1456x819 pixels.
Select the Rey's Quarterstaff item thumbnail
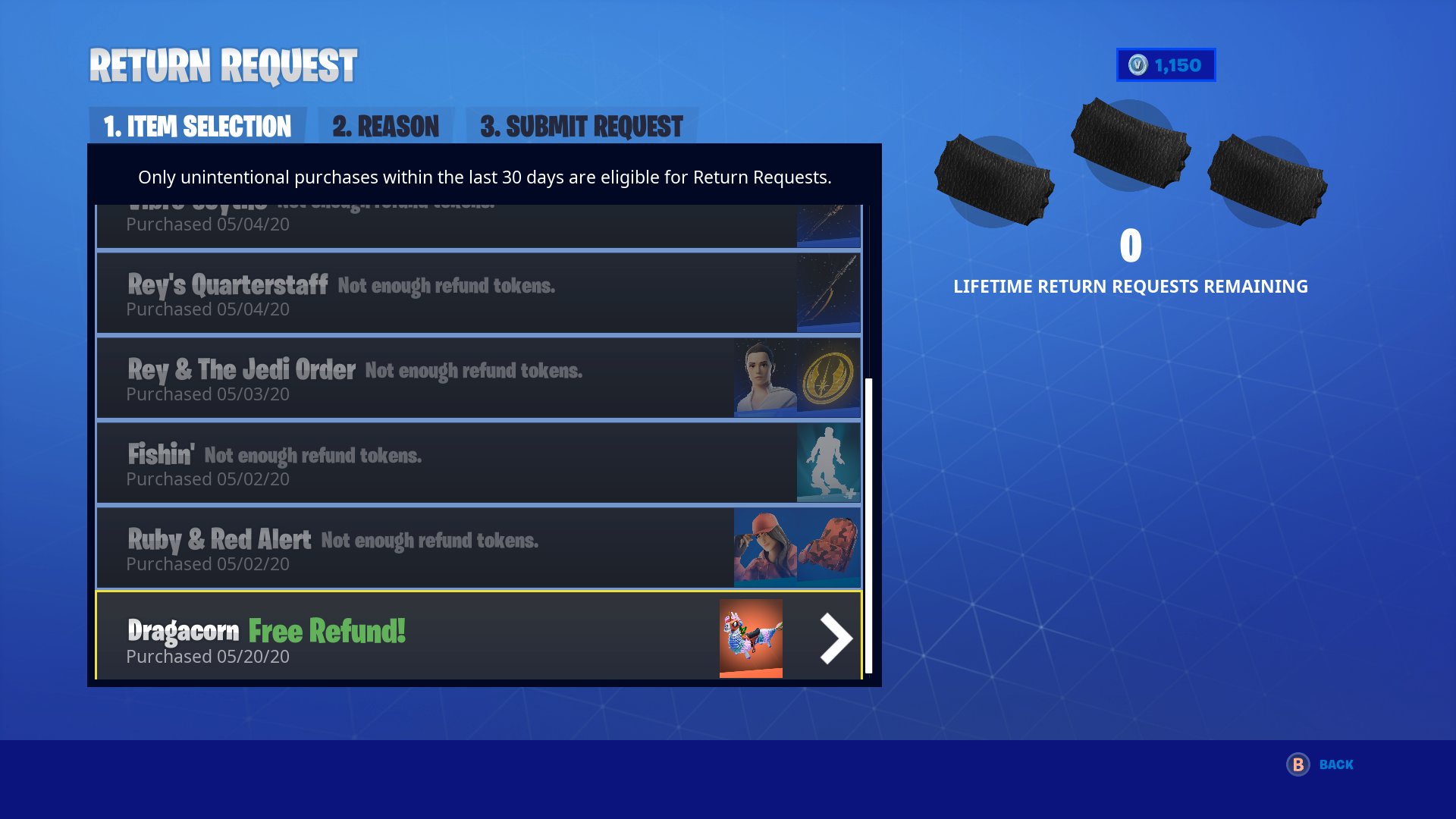(x=828, y=293)
